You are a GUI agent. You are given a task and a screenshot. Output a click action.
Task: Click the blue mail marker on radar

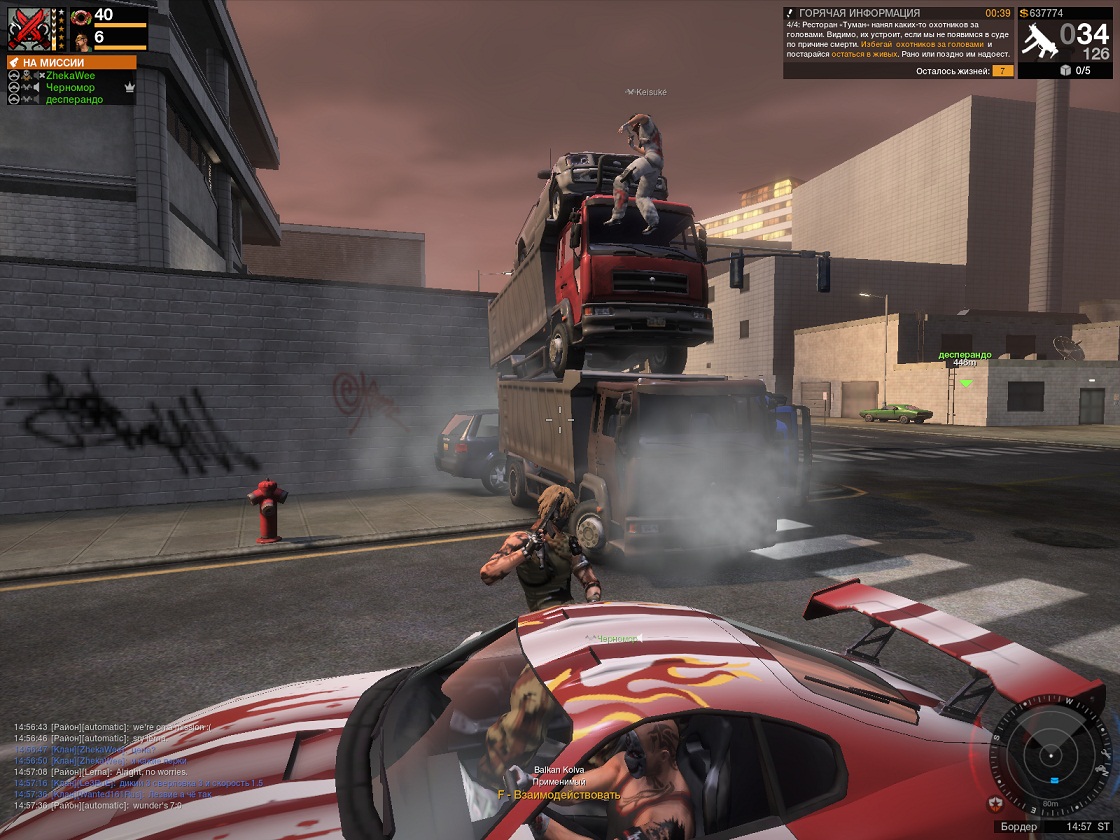coord(1054,780)
